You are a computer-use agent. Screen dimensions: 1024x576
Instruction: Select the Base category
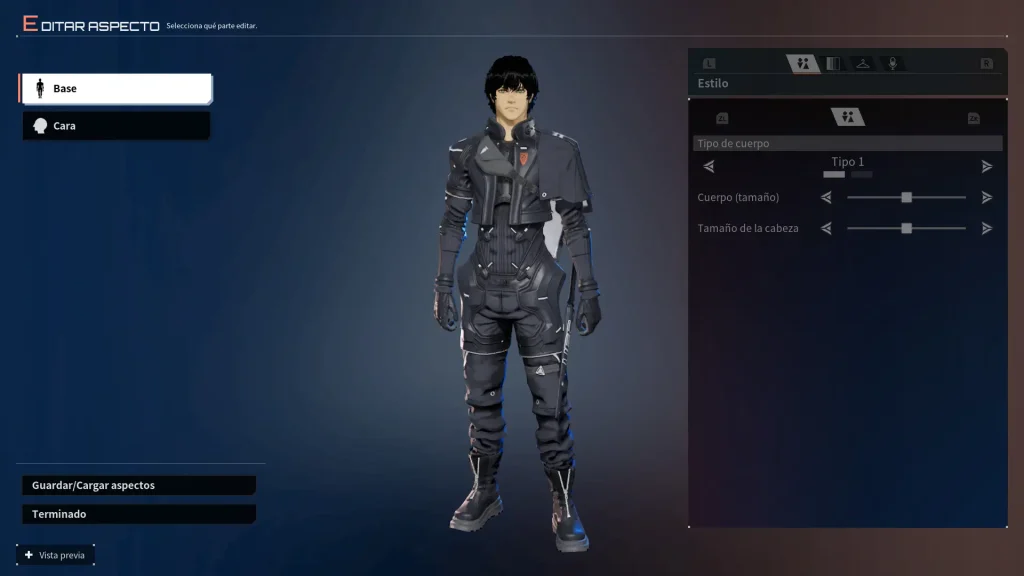115,89
